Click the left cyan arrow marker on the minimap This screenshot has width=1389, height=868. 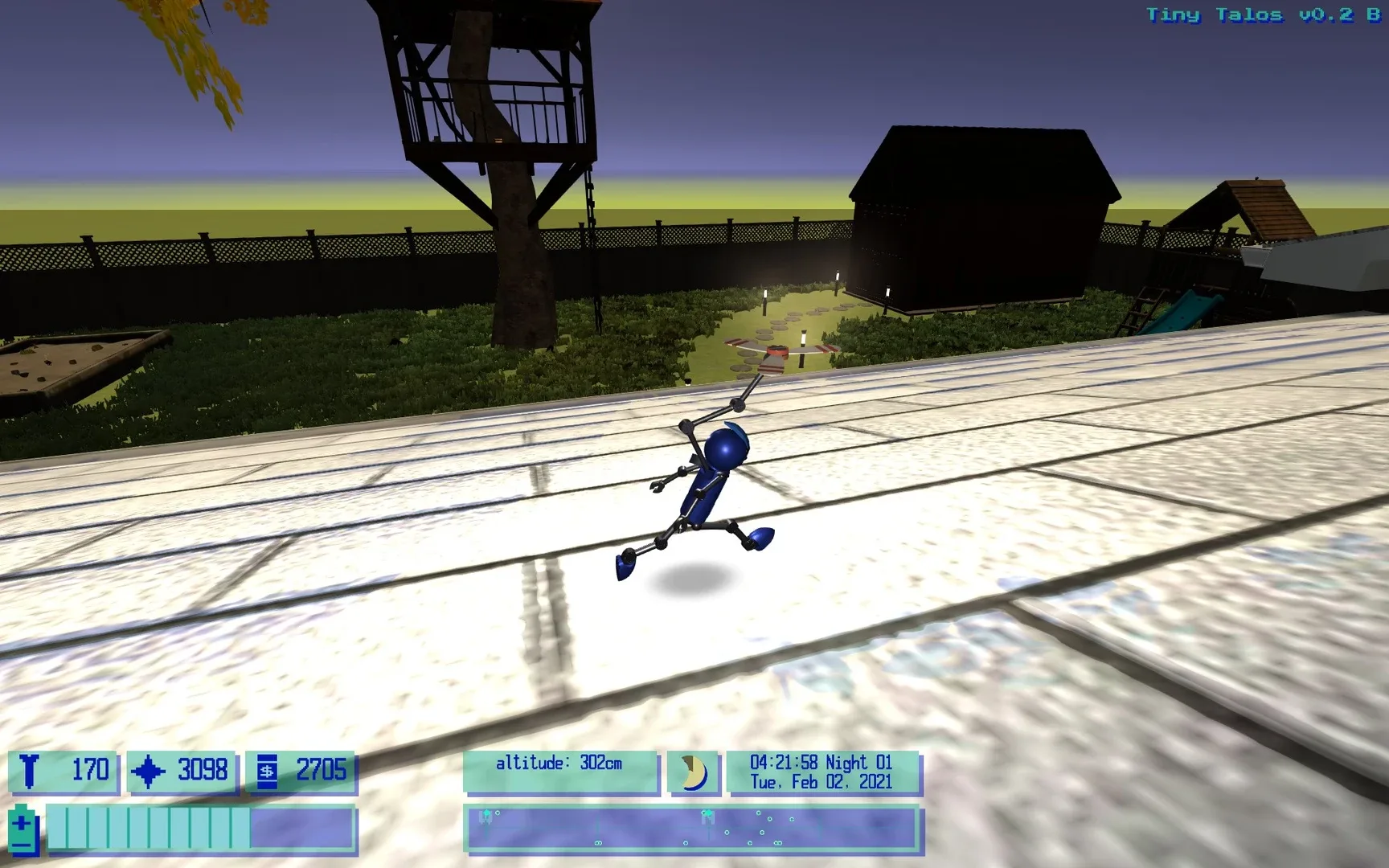point(487,813)
